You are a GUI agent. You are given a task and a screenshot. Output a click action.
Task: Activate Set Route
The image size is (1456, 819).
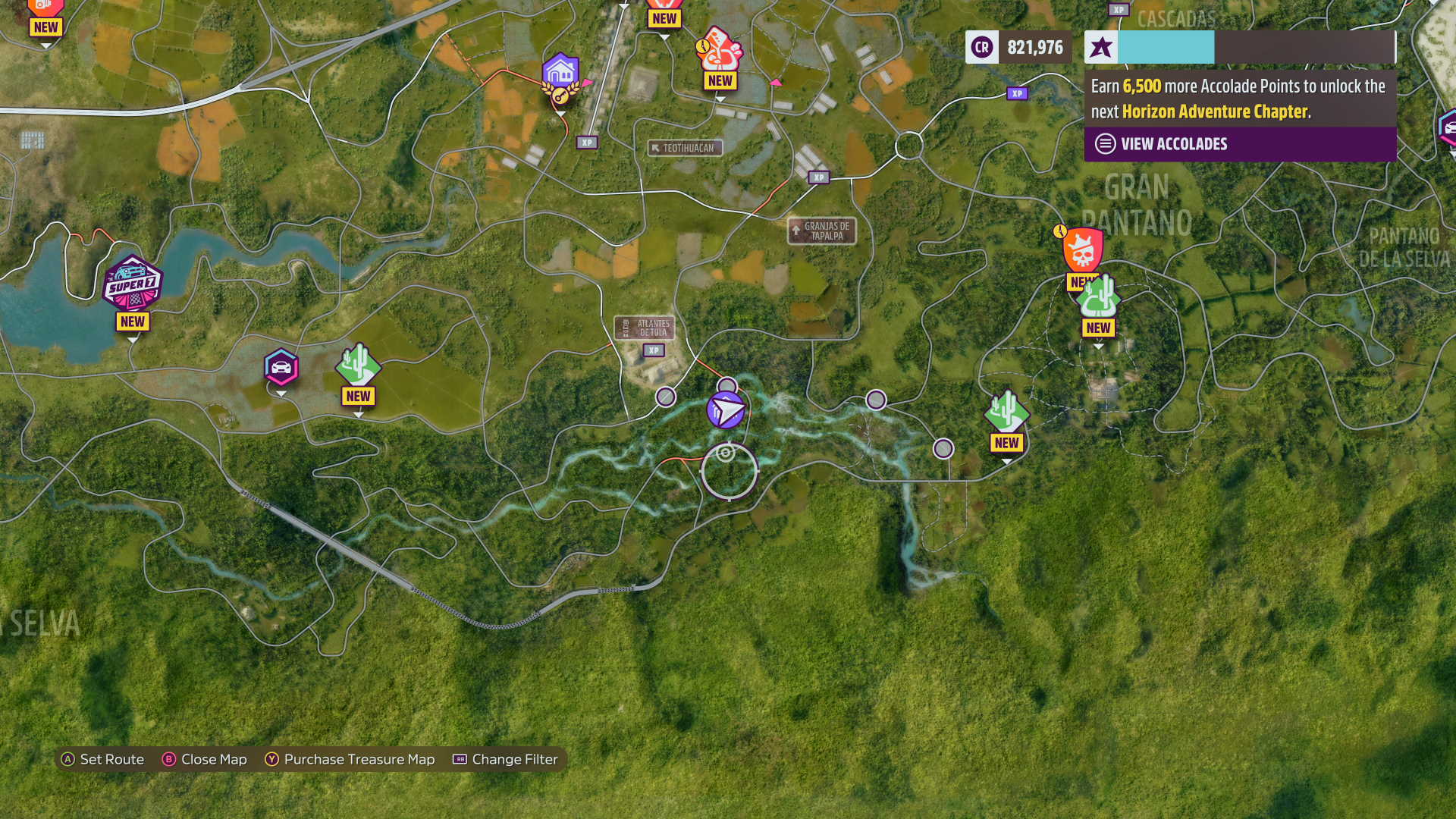(104, 759)
